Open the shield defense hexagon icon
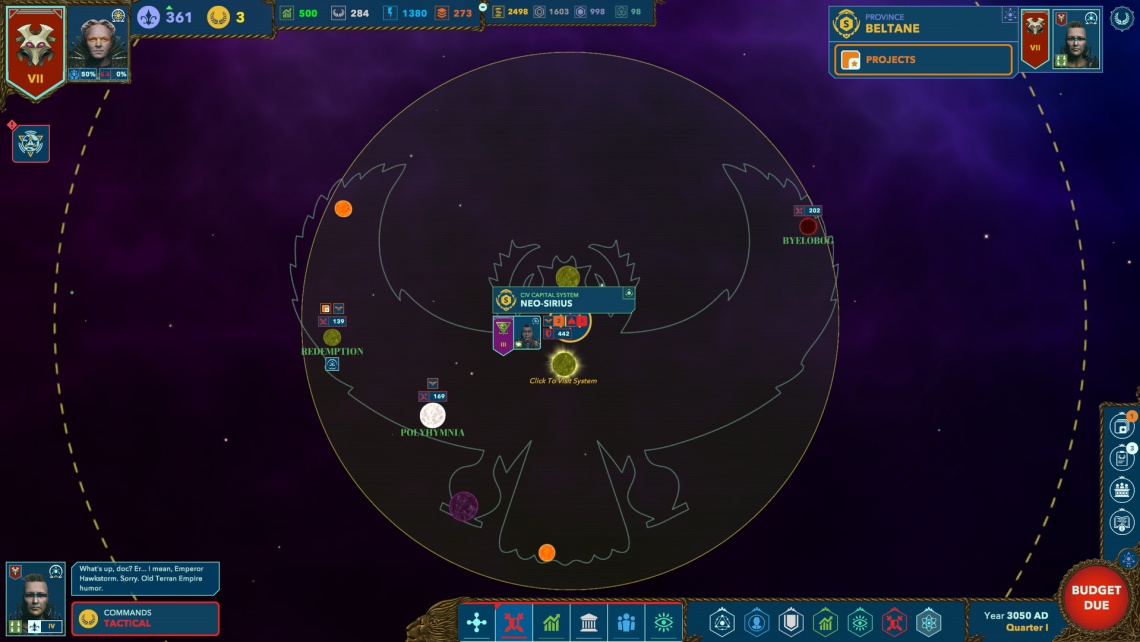Screen dimensions: 1140x642 pos(790,623)
